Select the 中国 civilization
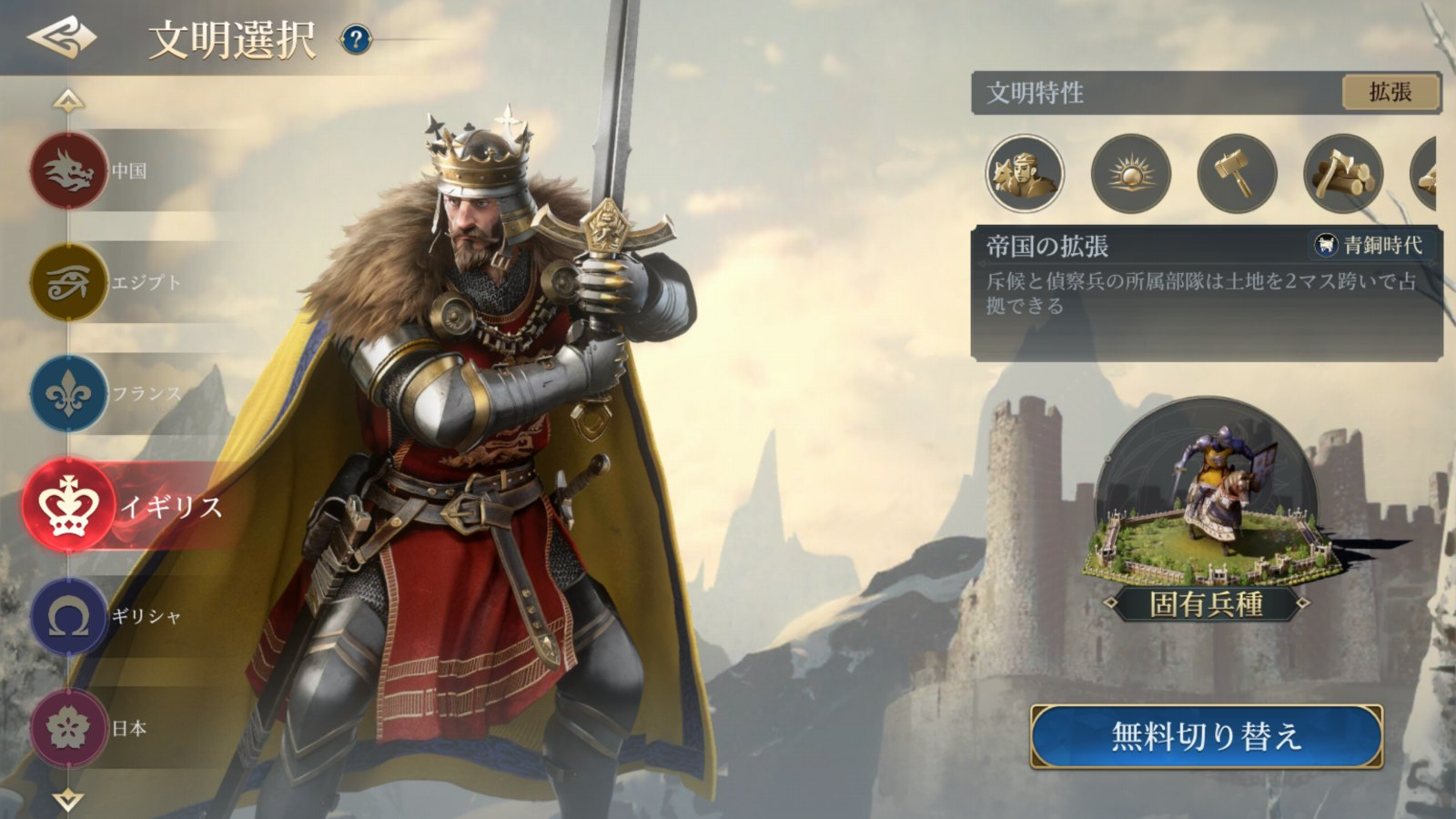 (x=69, y=170)
